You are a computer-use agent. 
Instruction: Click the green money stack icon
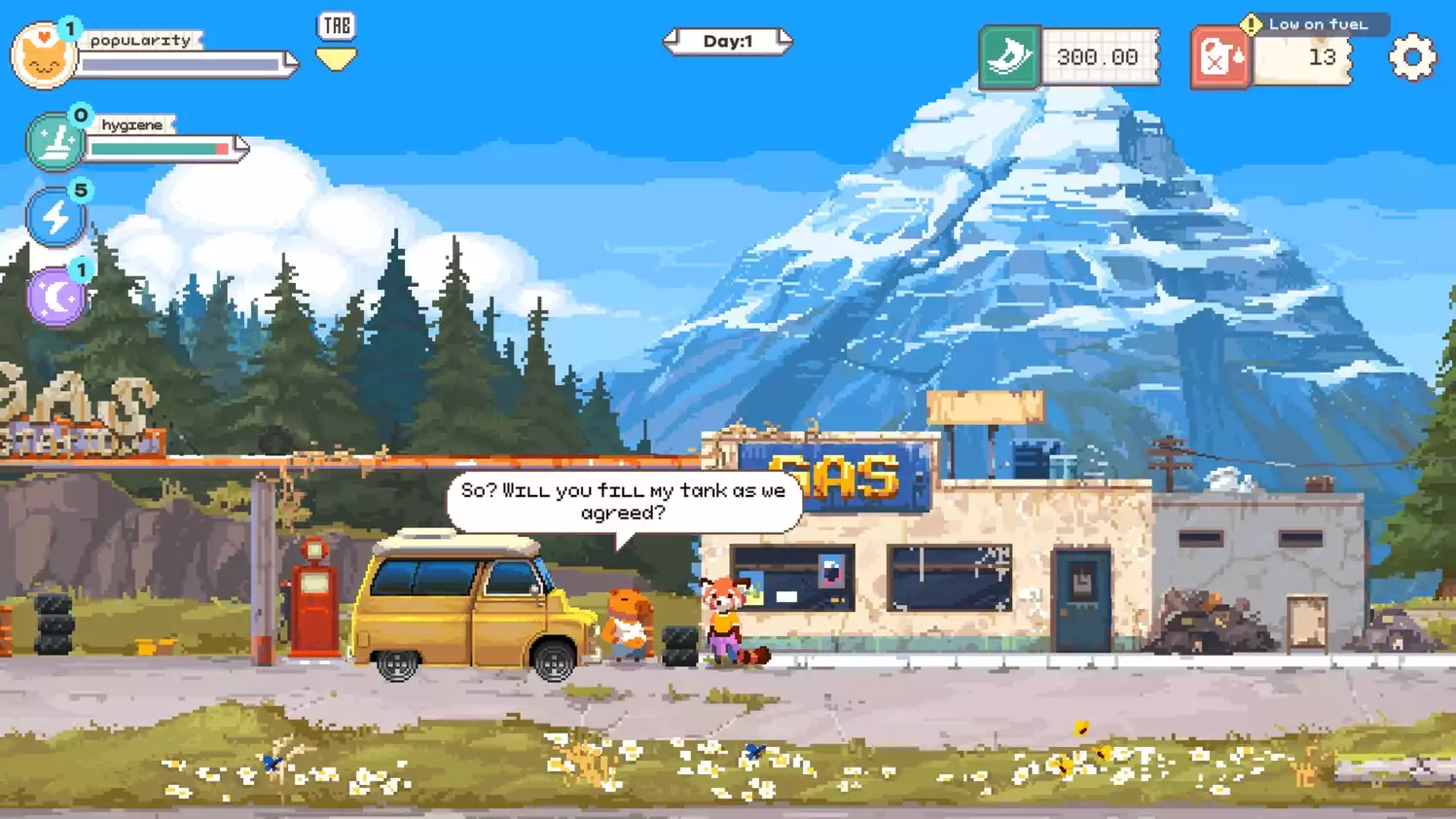pyautogui.click(x=1009, y=57)
